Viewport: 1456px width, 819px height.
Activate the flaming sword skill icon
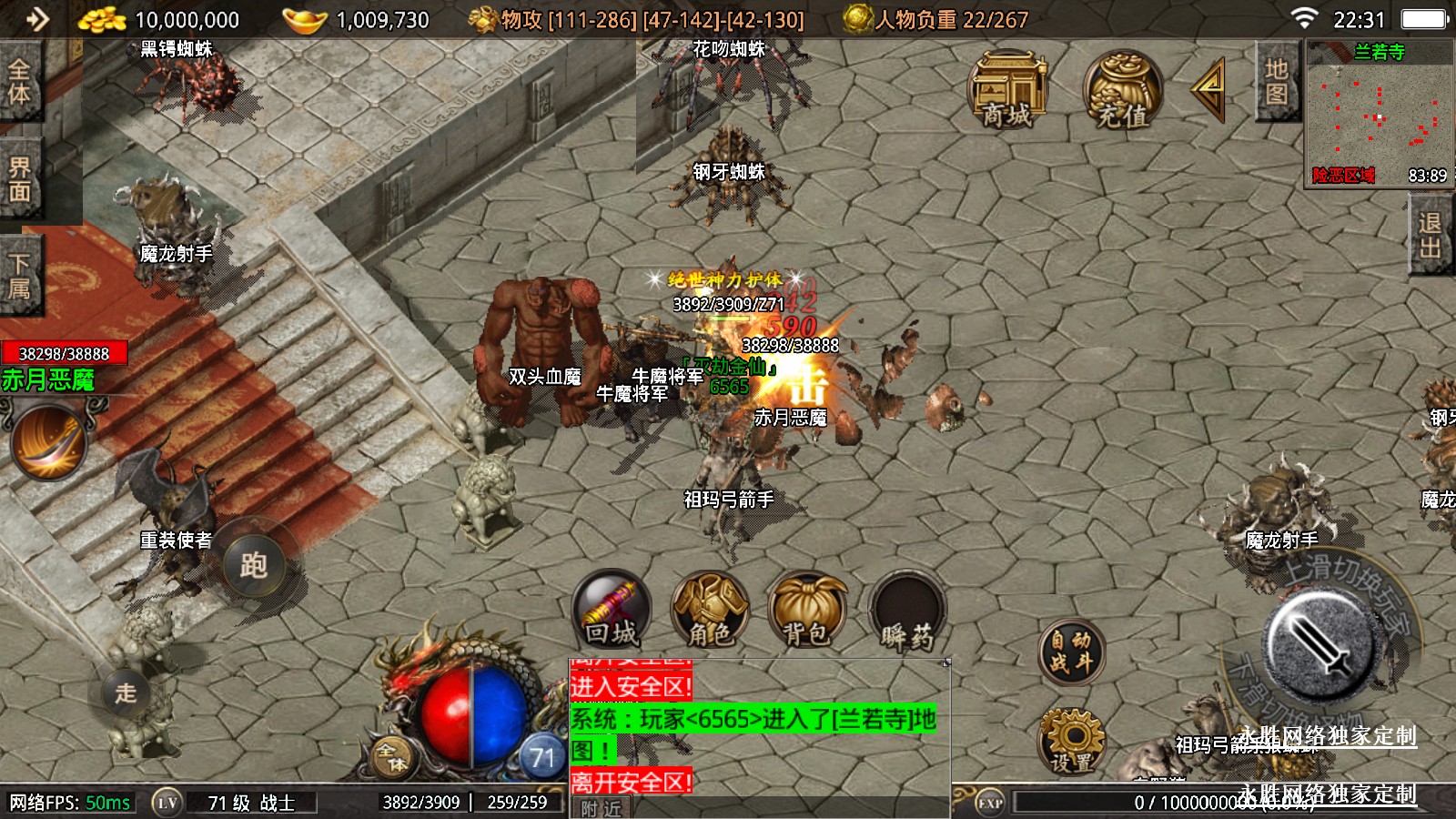[x=49, y=442]
